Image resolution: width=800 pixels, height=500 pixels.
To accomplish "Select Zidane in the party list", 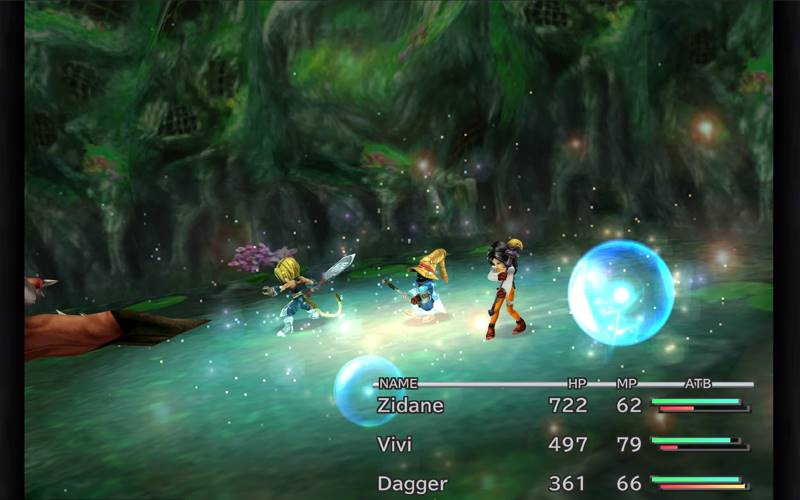I will coord(409,406).
